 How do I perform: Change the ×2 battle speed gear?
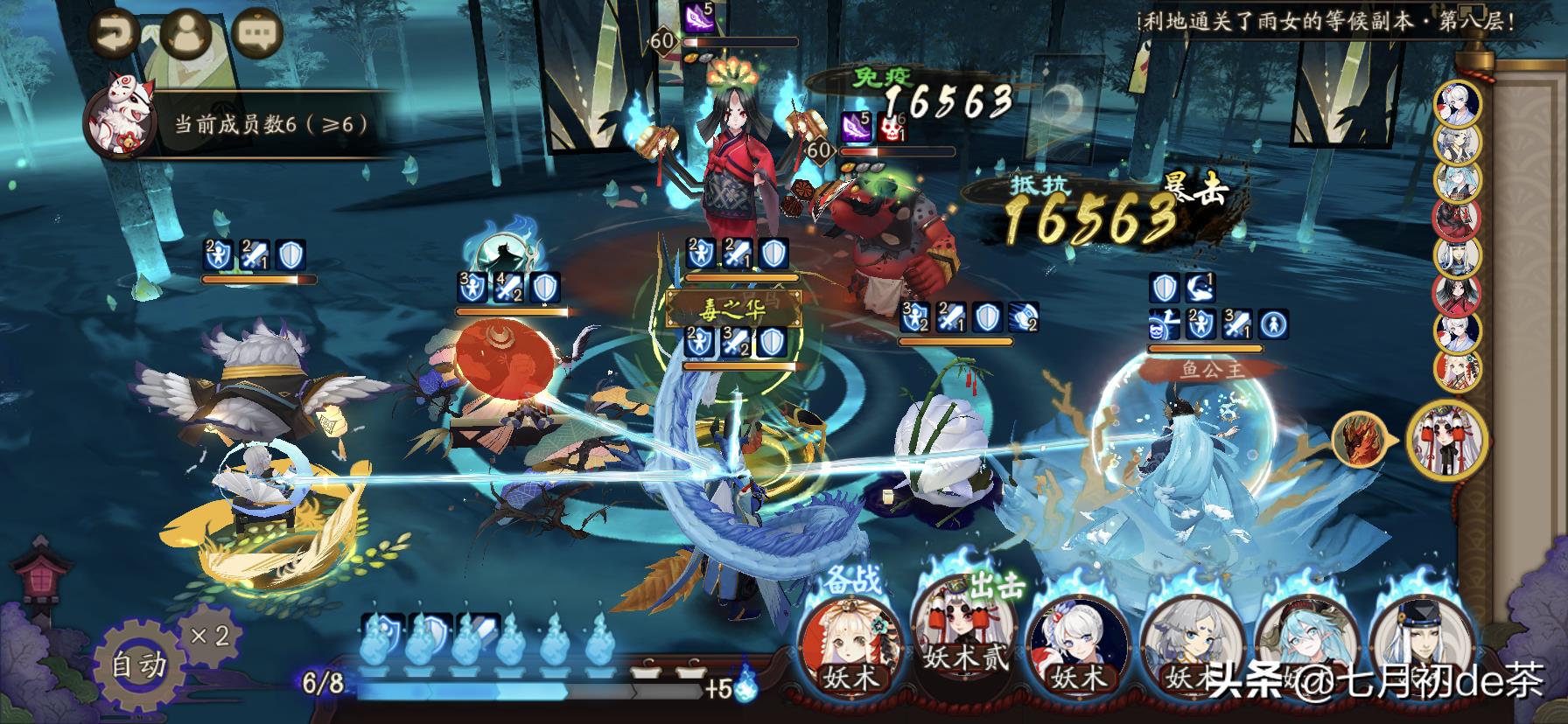(x=210, y=635)
